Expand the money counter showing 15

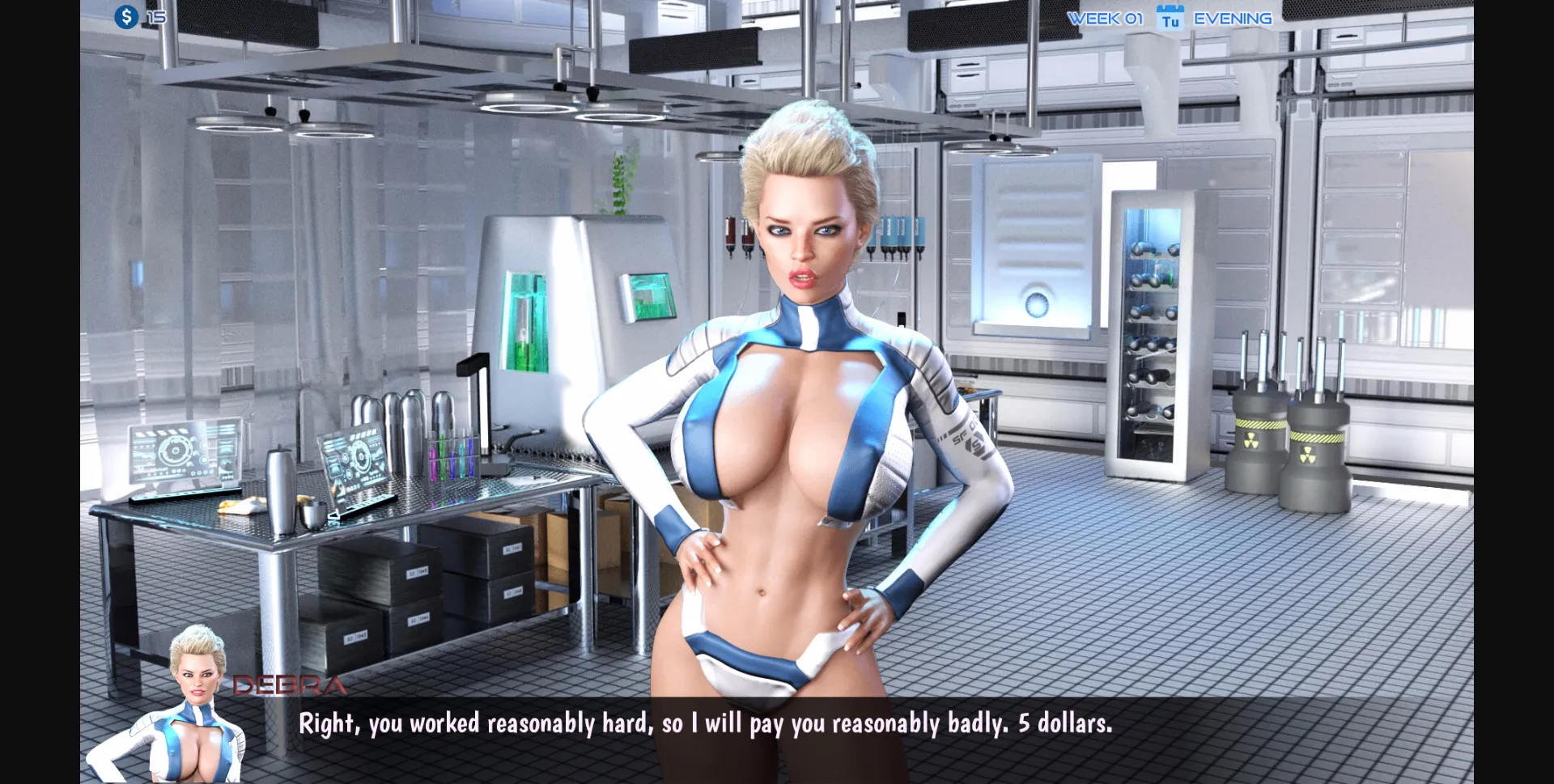coord(155,15)
